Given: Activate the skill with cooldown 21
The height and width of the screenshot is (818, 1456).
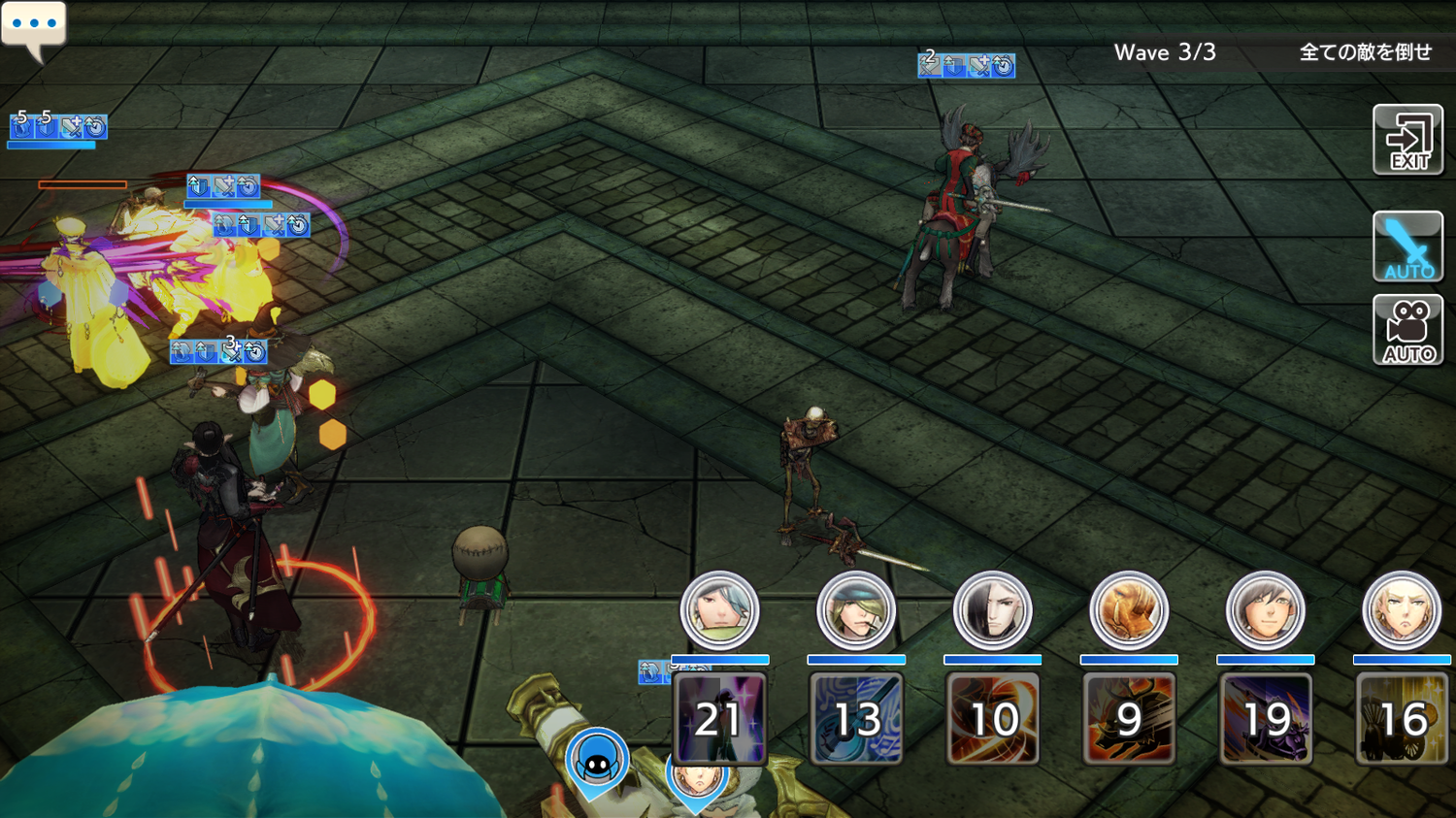Looking at the screenshot, I should (x=719, y=719).
